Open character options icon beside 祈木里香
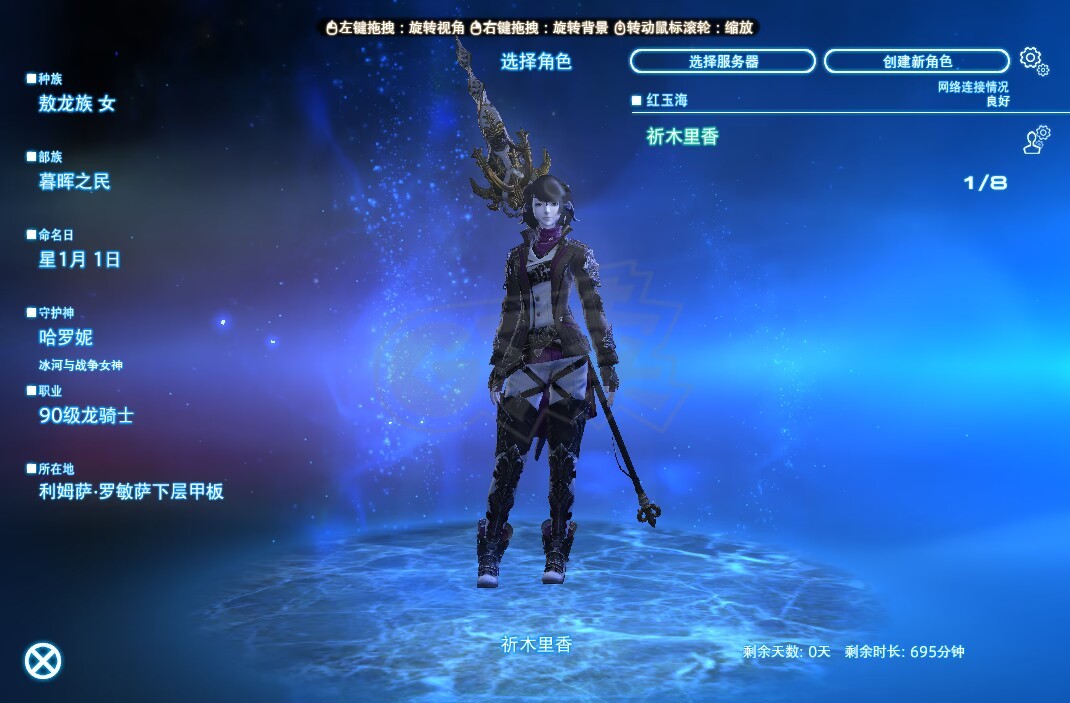 tap(1036, 139)
